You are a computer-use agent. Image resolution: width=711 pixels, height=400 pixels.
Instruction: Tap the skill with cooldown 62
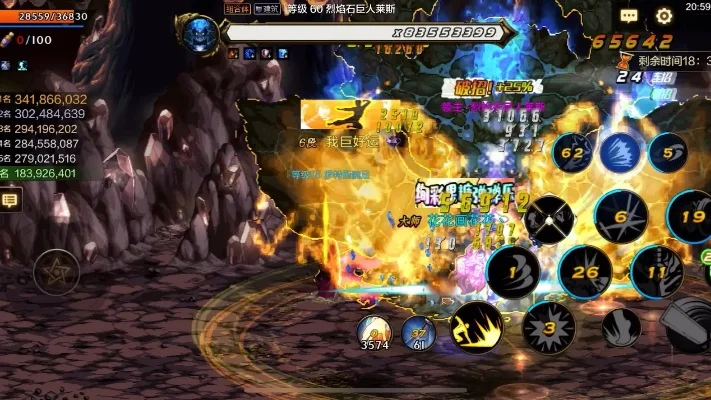[x=574, y=153]
